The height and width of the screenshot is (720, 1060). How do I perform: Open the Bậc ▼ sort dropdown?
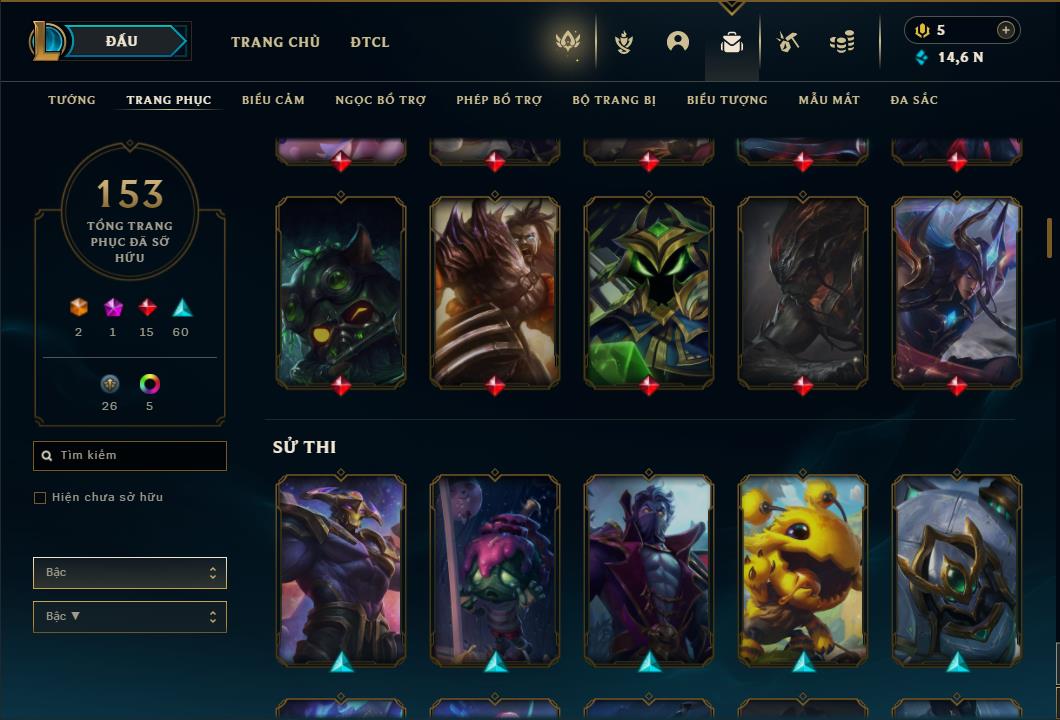(x=130, y=617)
